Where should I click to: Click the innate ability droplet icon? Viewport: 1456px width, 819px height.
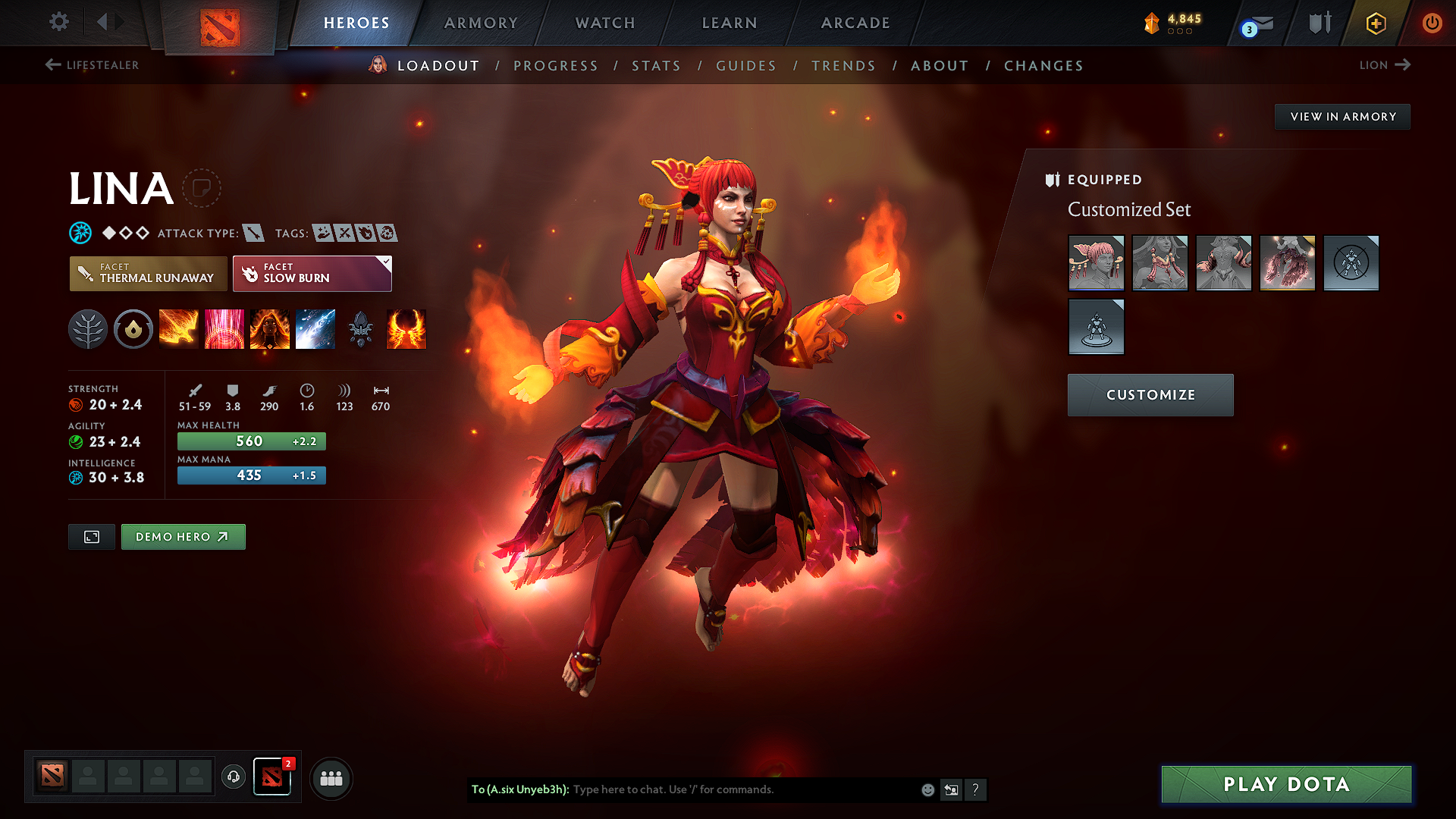(x=133, y=329)
